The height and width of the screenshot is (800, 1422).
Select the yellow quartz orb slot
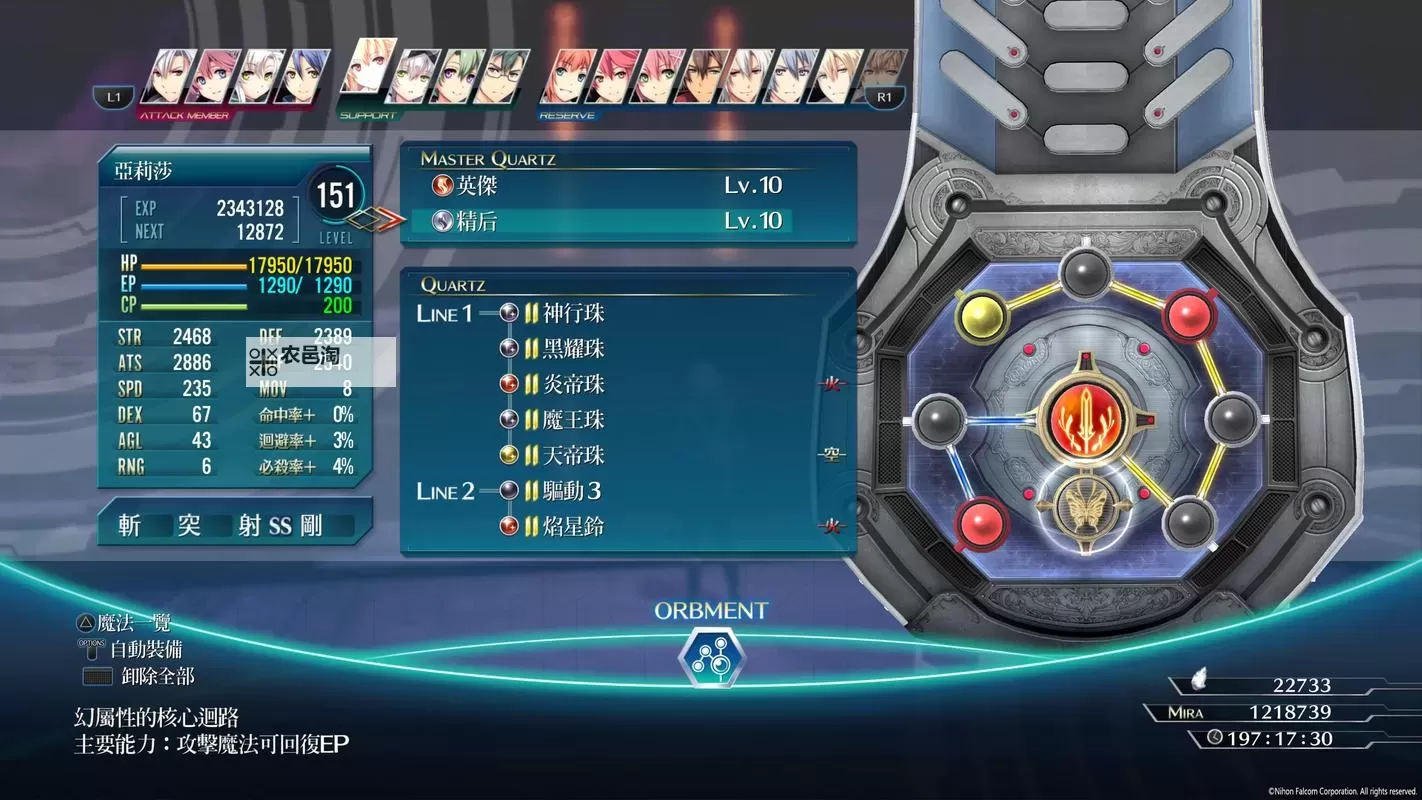(982, 315)
